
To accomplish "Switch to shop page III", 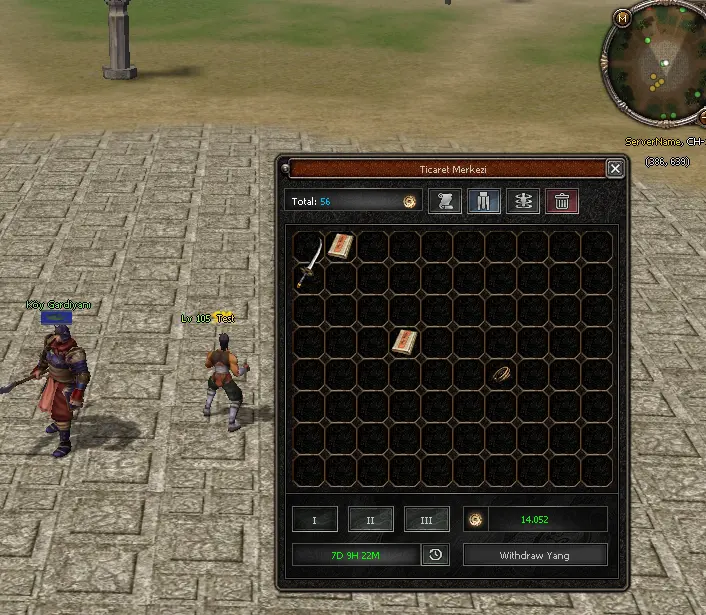I will 427,520.
